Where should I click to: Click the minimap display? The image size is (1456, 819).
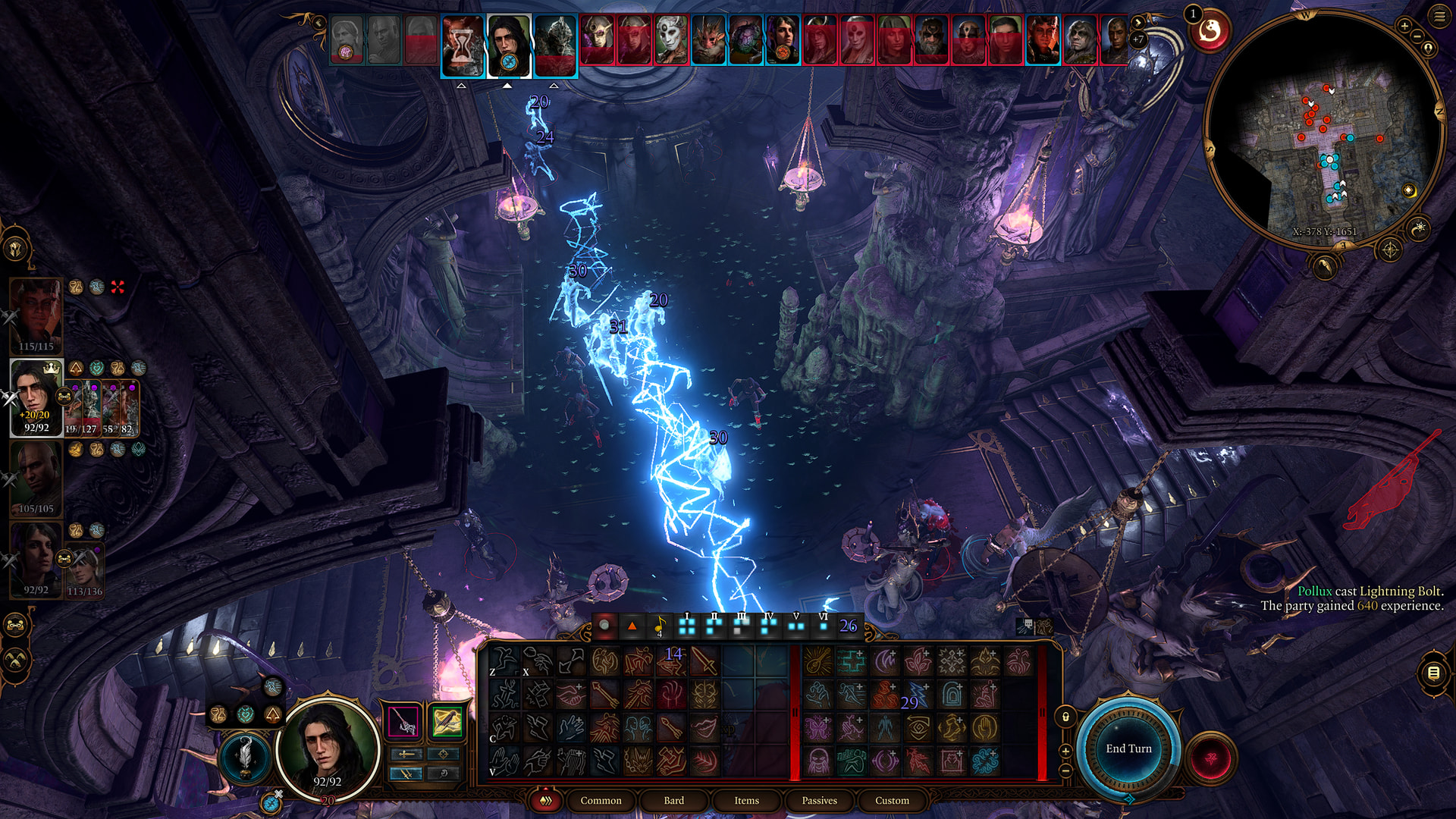[1323, 129]
